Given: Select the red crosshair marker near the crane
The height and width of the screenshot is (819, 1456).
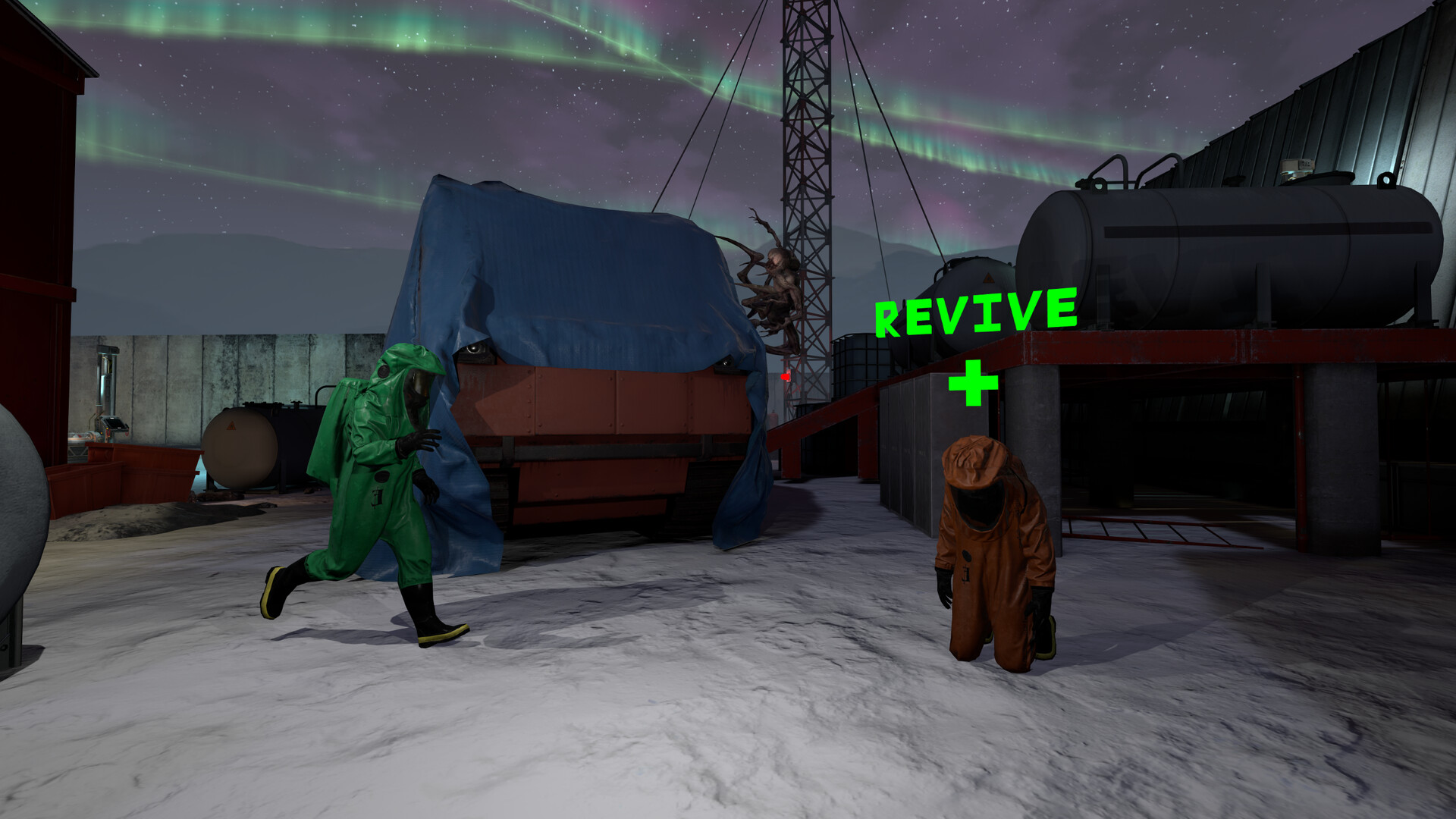Looking at the screenshot, I should pos(785,376).
